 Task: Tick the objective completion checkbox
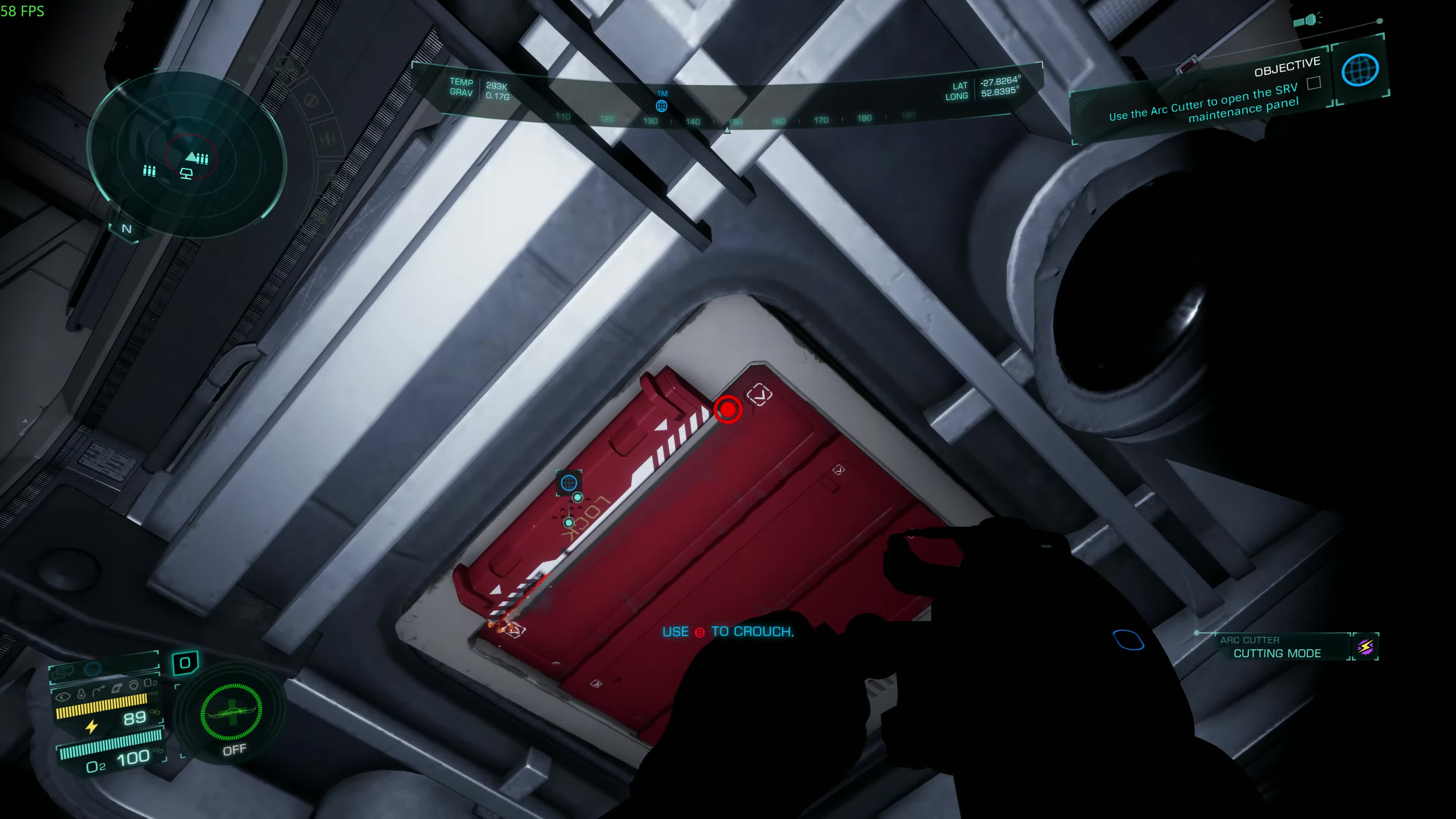[1313, 84]
